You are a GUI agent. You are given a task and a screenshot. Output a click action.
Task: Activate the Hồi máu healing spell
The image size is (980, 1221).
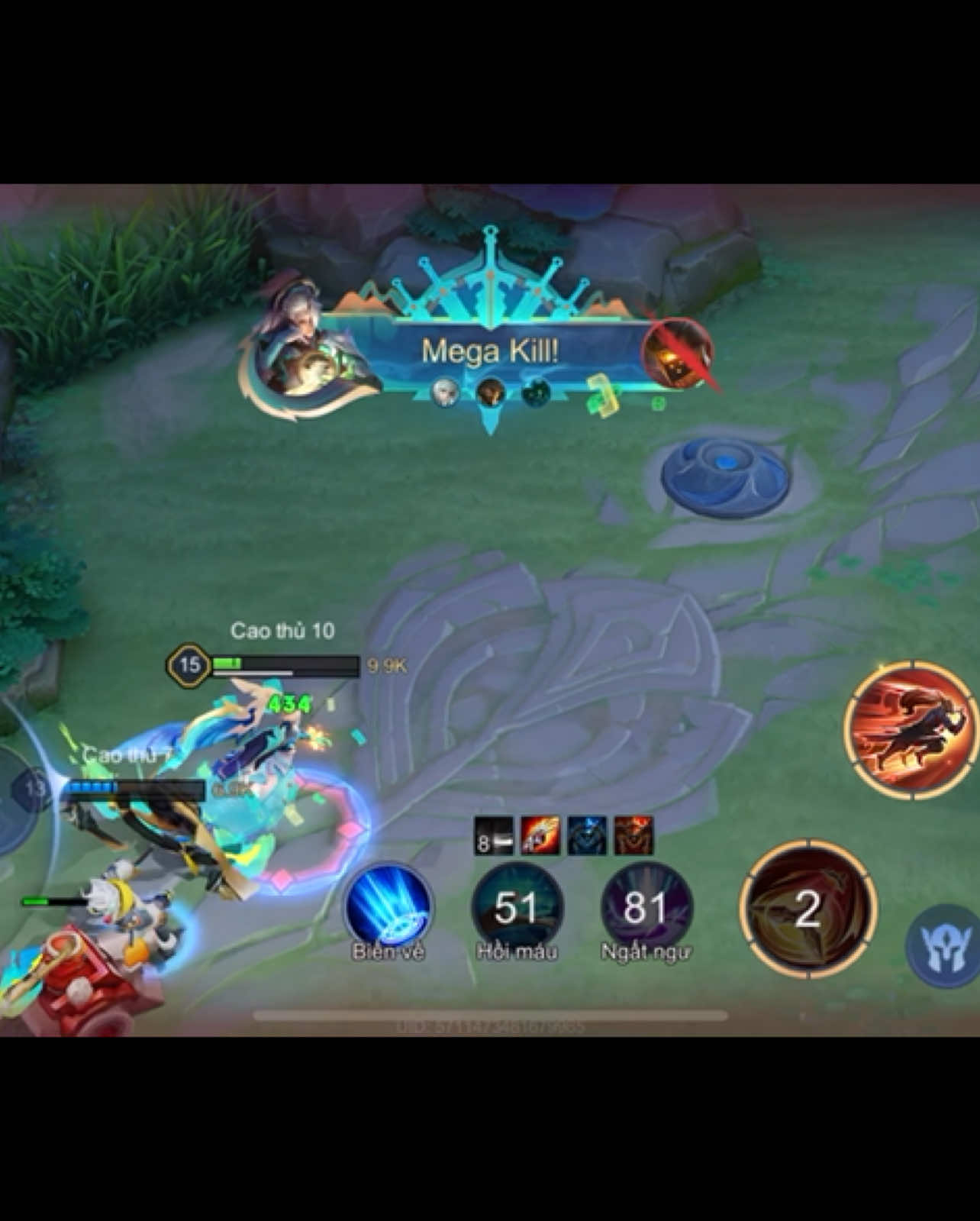click(x=517, y=909)
